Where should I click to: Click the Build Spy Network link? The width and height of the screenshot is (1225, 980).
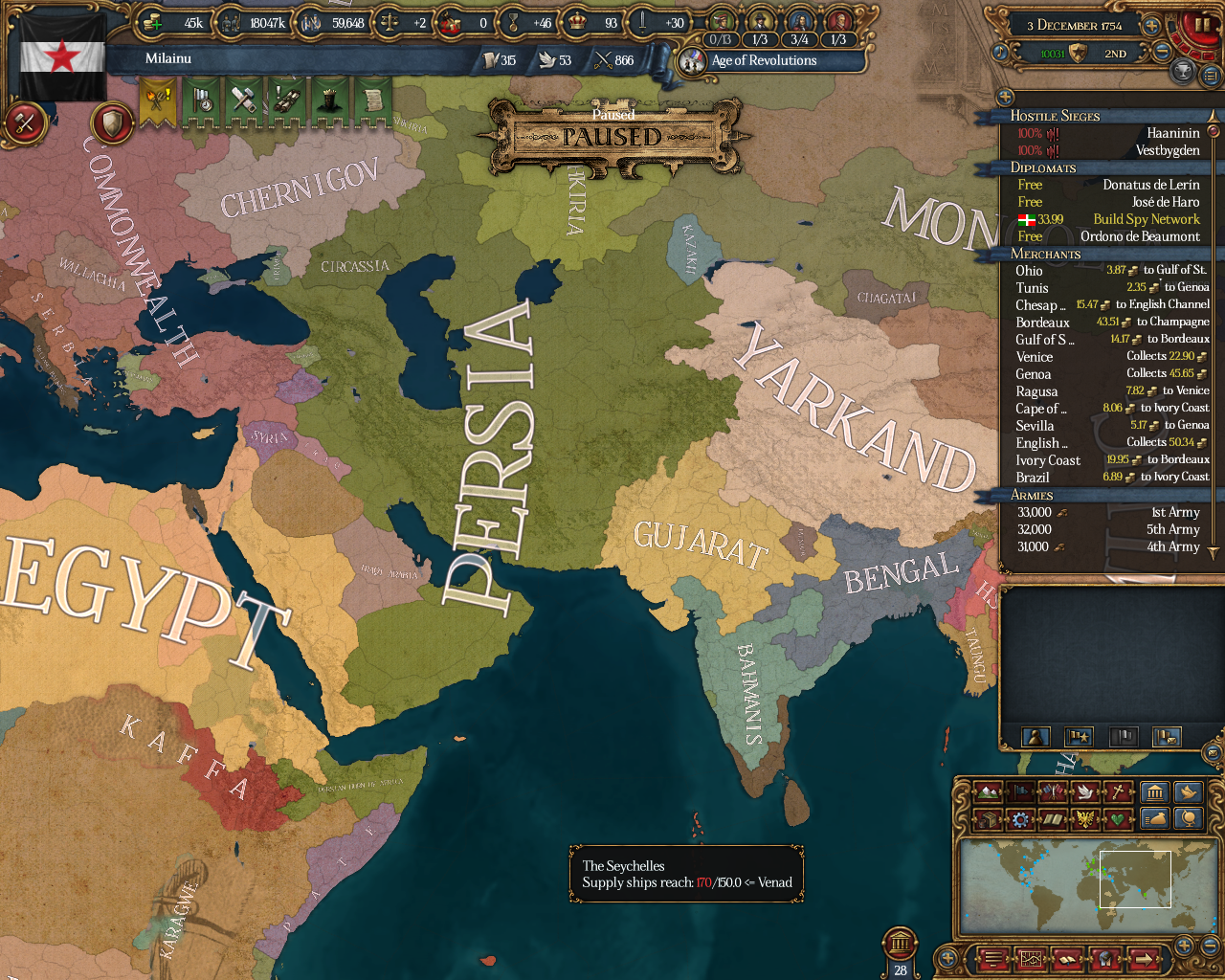pos(1146,219)
